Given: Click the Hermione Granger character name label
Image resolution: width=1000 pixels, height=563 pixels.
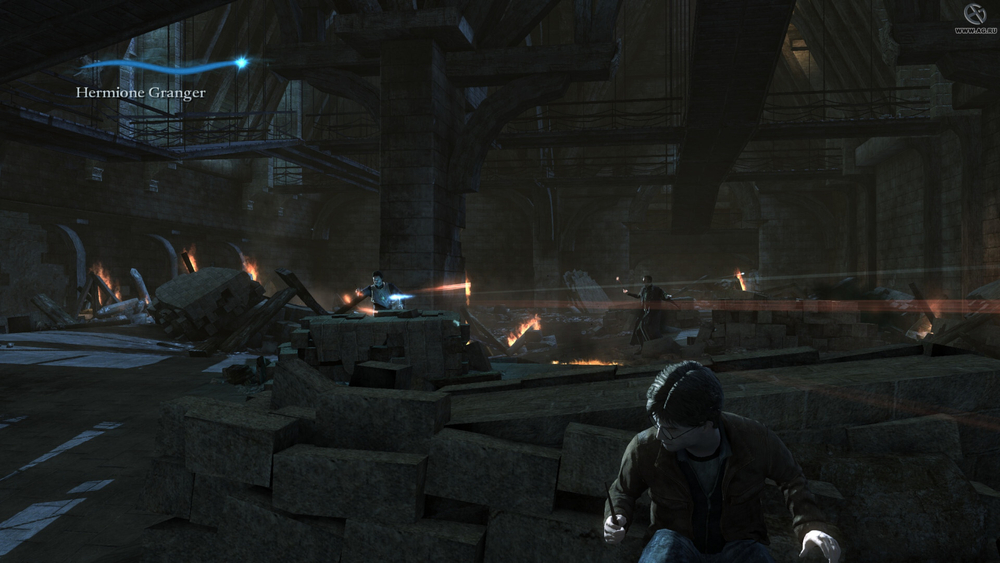Looking at the screenshot, I should 141,93.
